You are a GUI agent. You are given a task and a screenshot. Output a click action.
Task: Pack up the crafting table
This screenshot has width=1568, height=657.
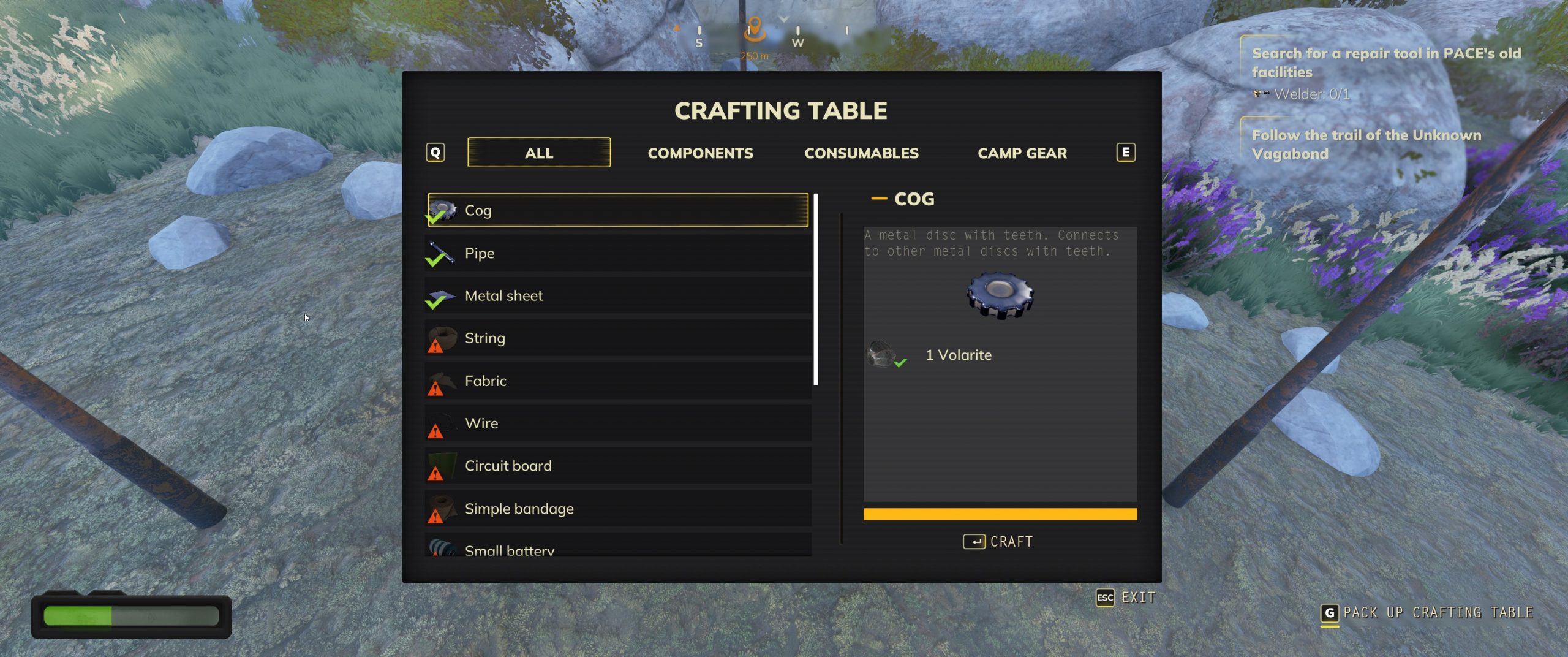1427,613
